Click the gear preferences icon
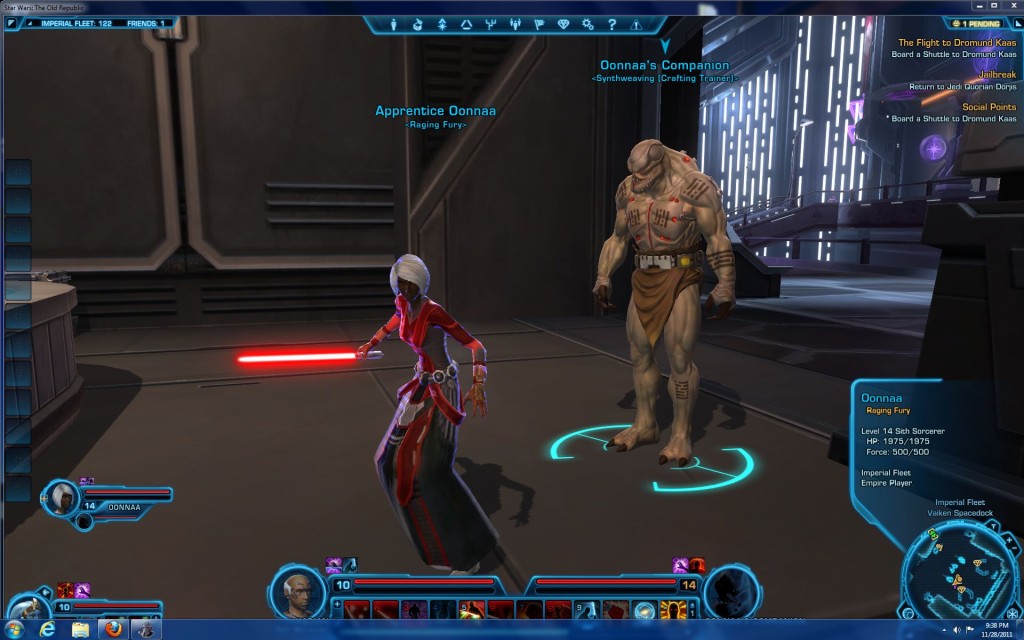 [x=587, y=24]
